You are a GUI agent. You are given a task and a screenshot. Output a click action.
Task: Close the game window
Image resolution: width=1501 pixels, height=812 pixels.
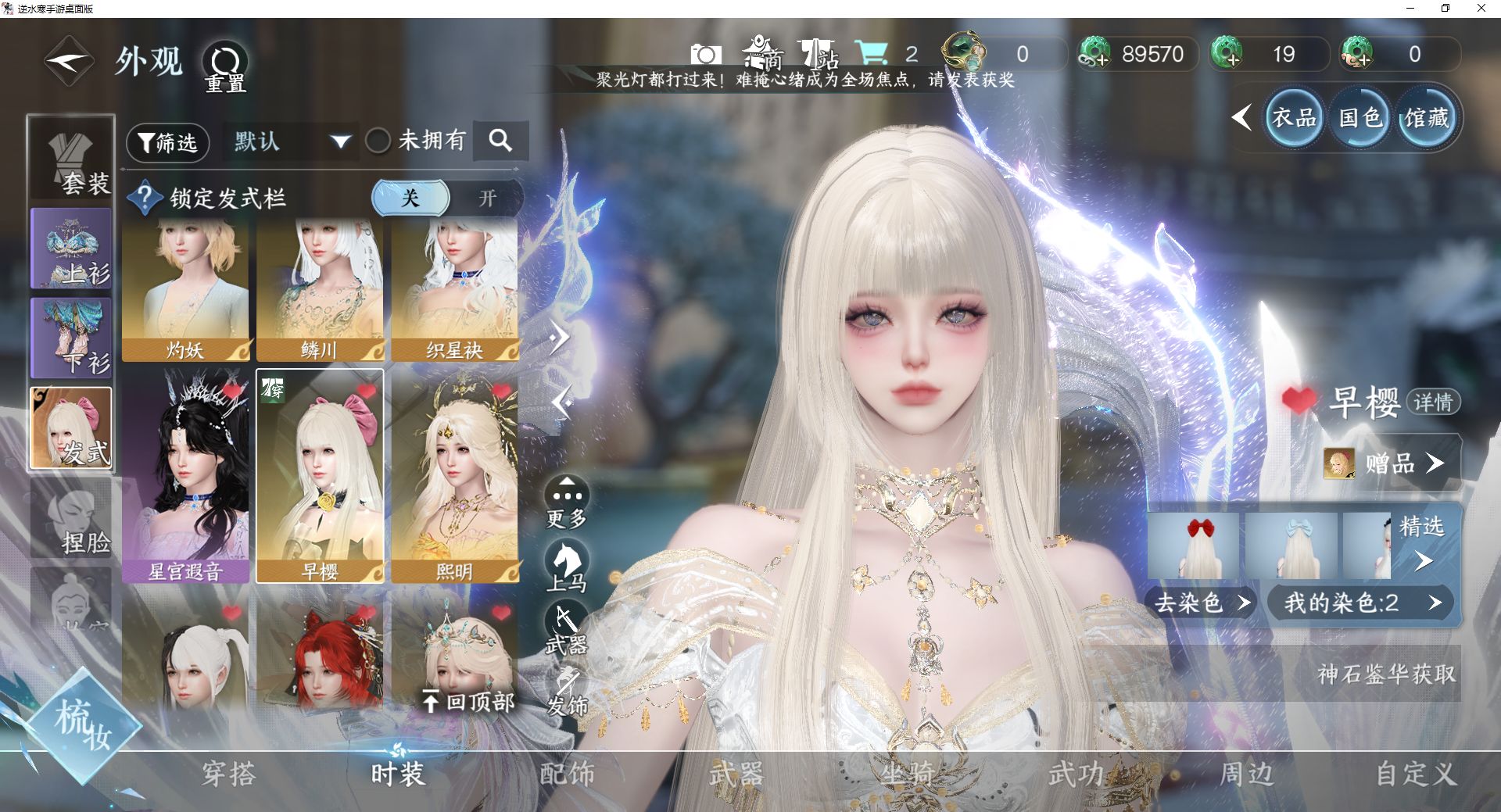pos(1481,9)
